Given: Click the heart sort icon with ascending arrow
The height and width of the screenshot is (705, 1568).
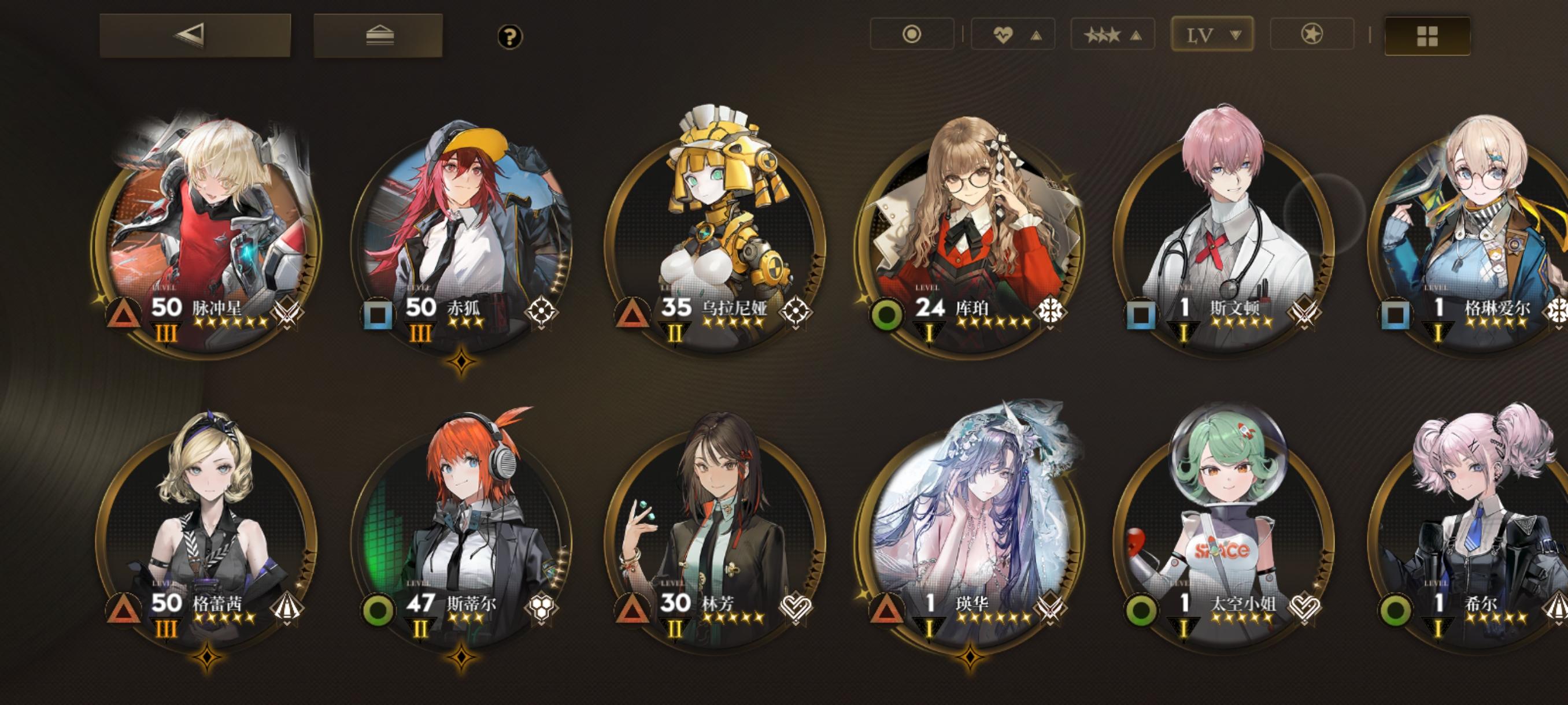Looking at the screenshot, I should tap(1012, 35).
